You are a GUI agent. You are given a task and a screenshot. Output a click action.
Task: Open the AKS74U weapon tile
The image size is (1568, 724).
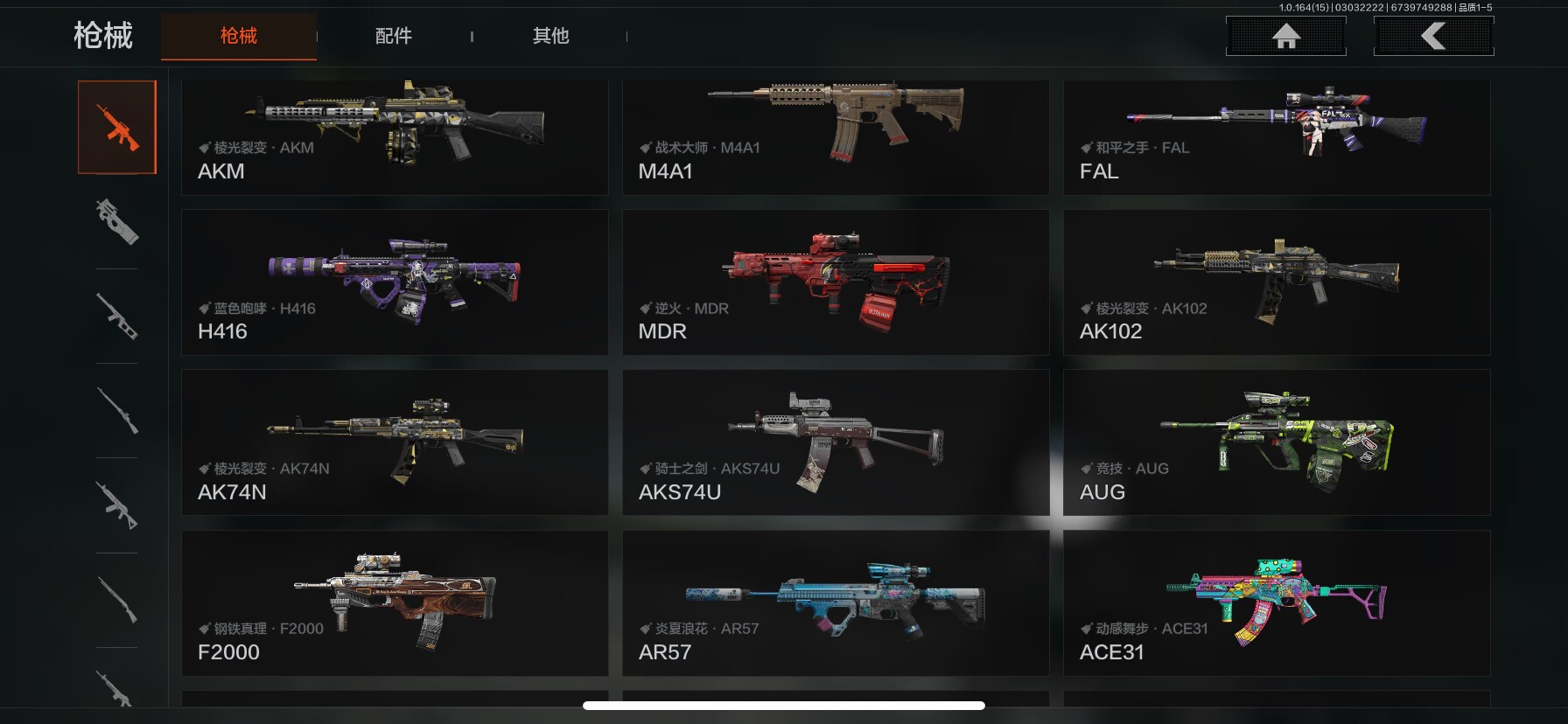835,442
